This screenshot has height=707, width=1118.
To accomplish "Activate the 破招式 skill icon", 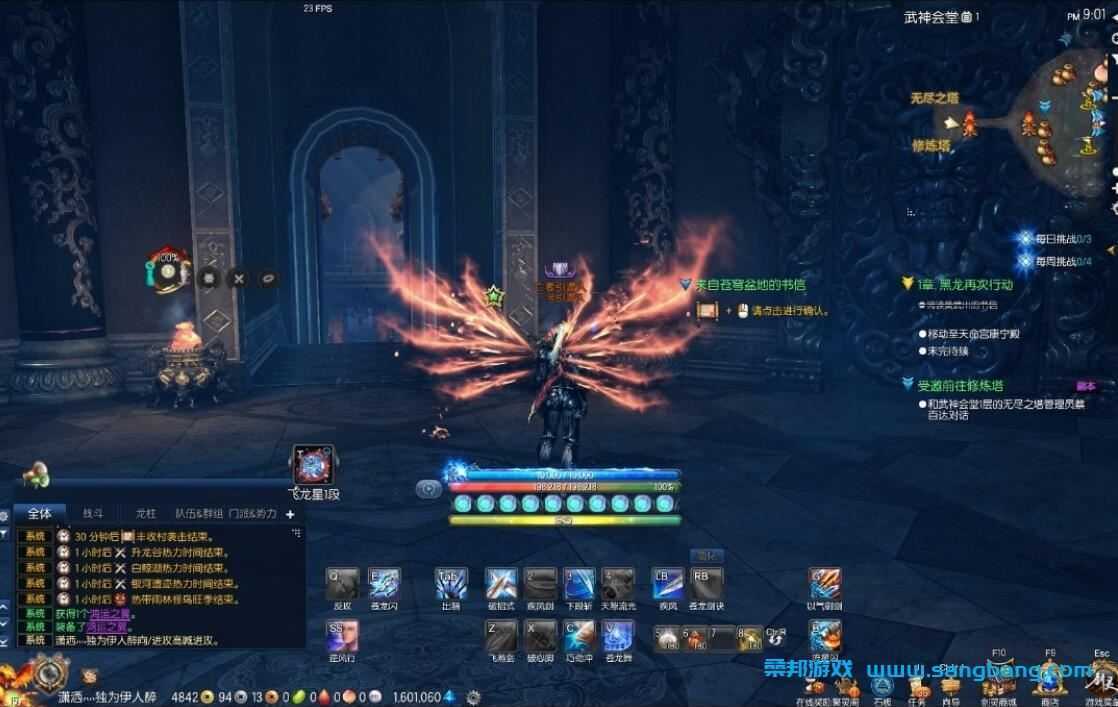I will (x=501, y=584).
